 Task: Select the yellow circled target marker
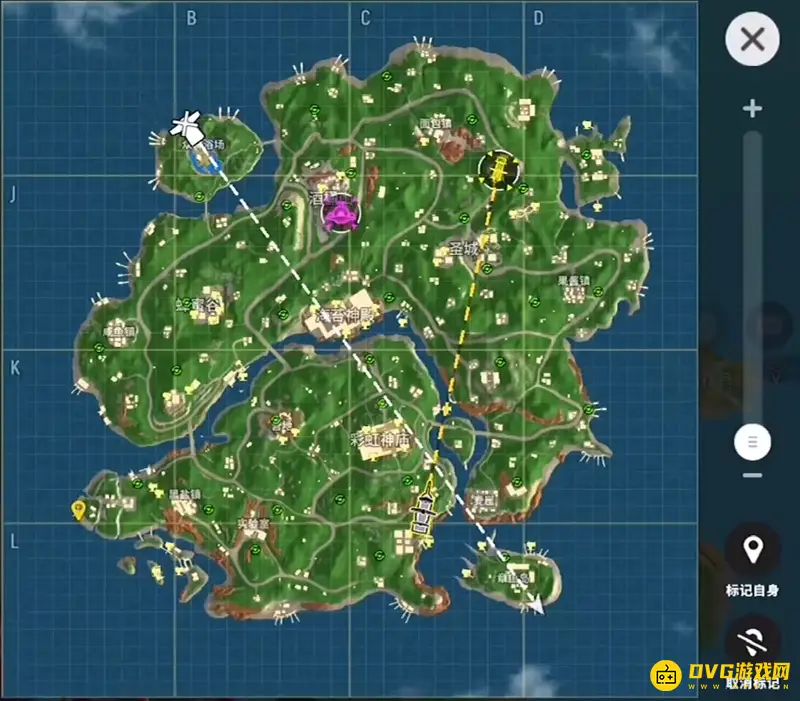[x=499, y=170]
